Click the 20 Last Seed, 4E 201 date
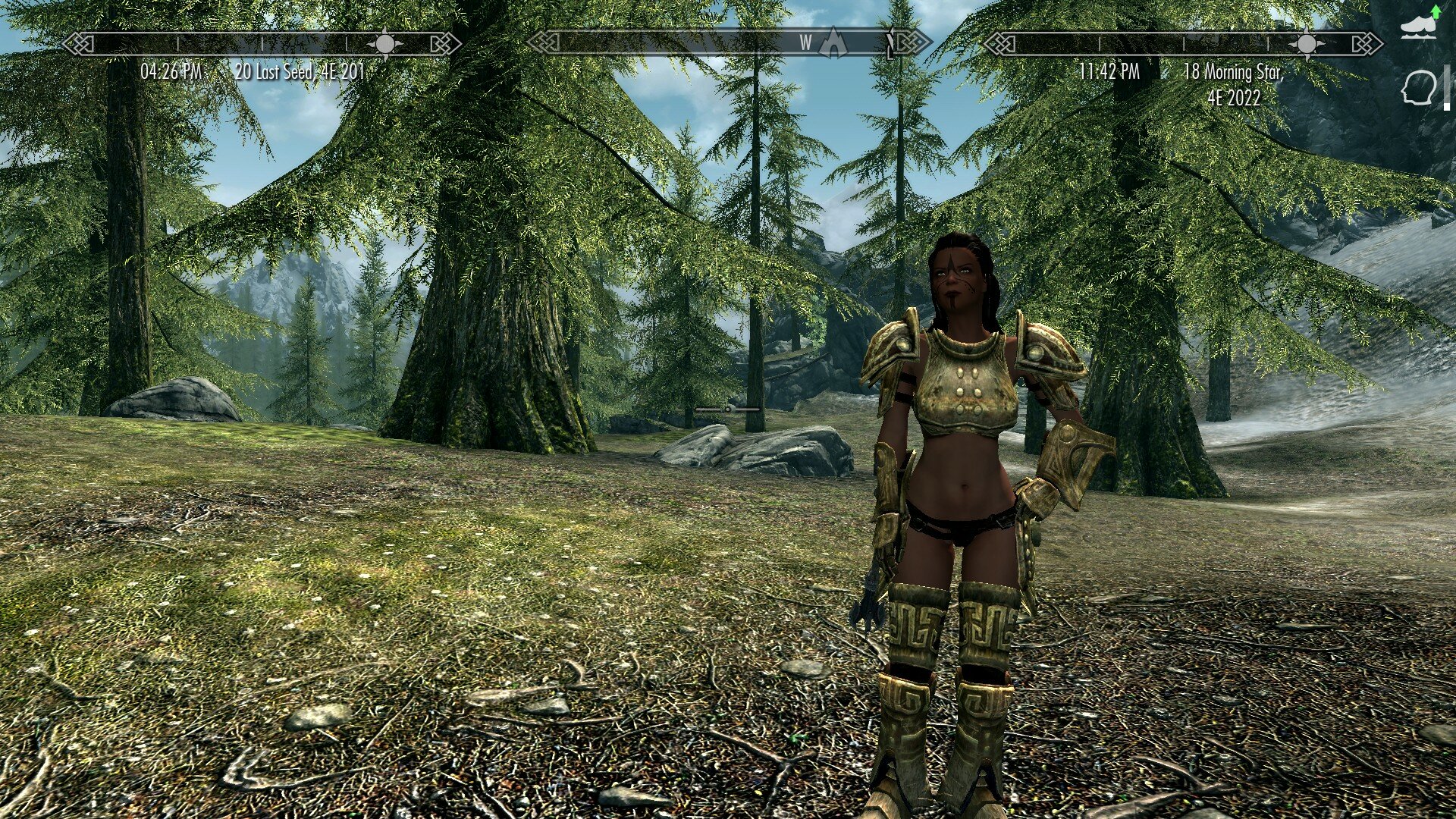The width and height of the screenshot is (1456, 819). click(301, 70)
